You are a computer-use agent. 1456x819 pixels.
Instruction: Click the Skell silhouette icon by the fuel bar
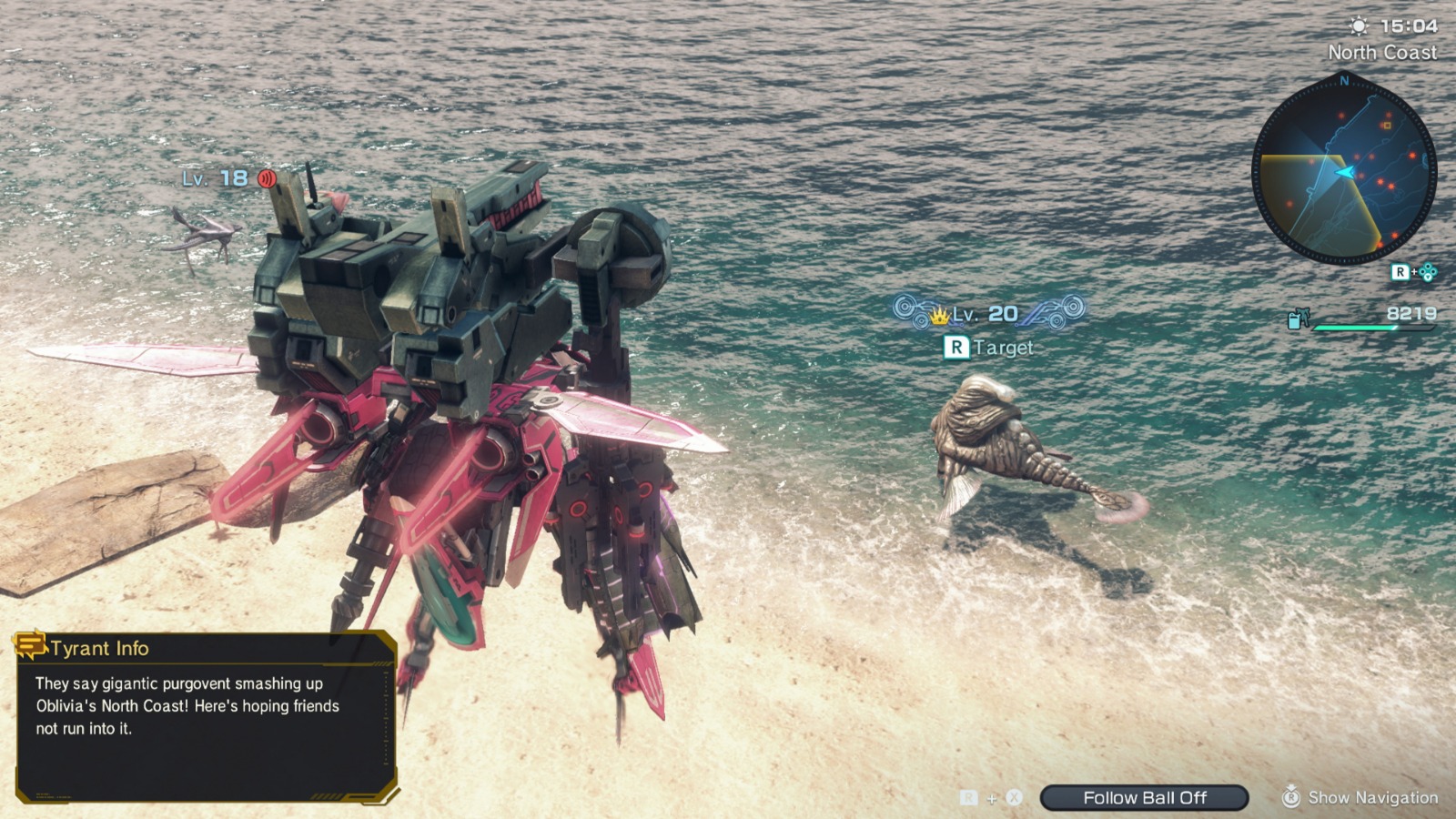(1304, 317)
